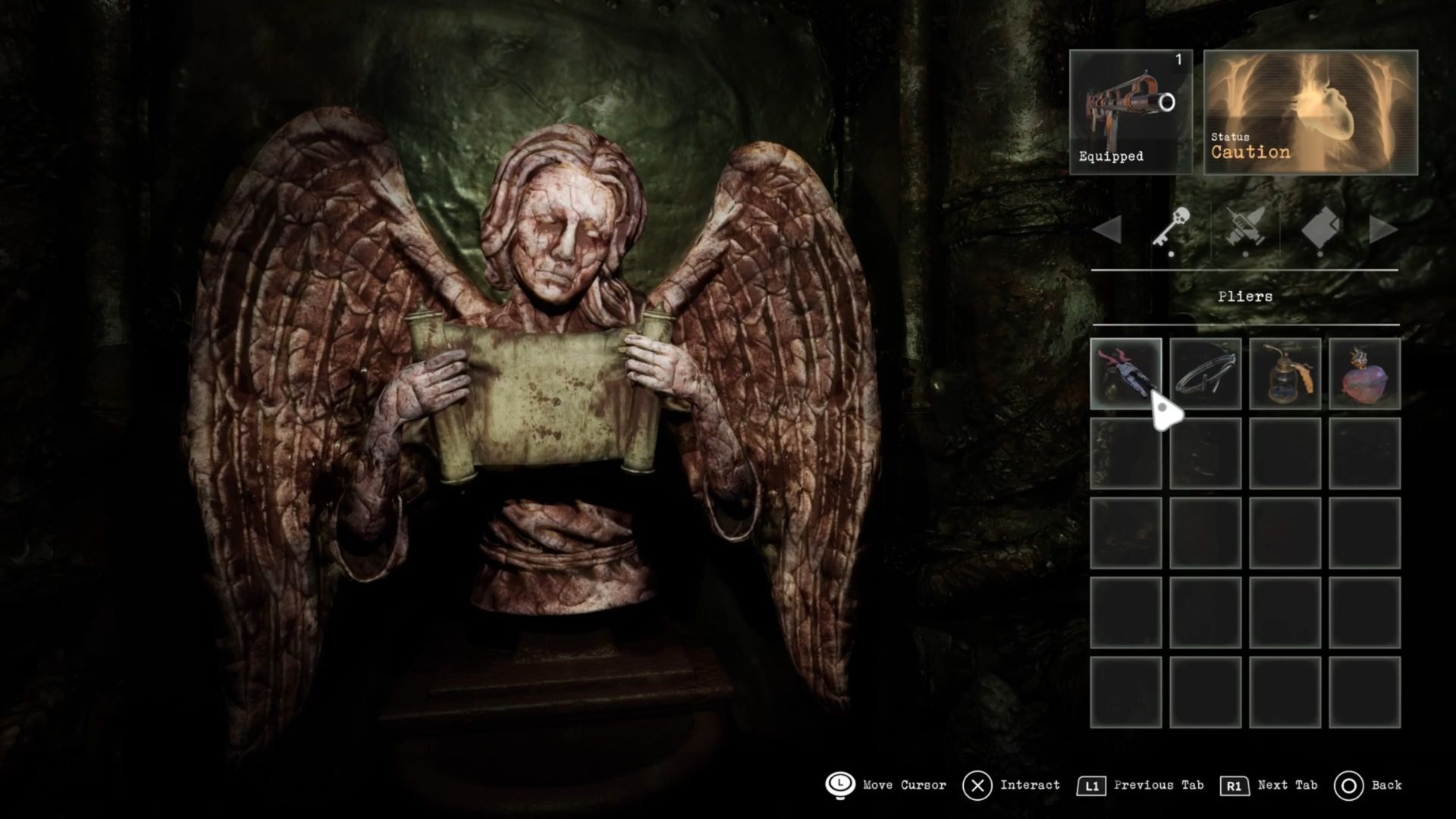The image size is (1456, 819).
Task: Open the Caution status panel
Action: click(x=1310, y=112)
